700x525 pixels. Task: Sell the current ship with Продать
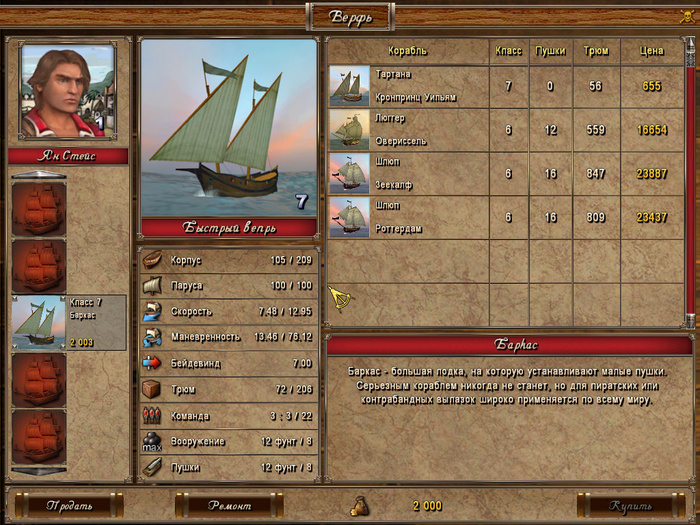pyautogui.click(x=68, y=505)
